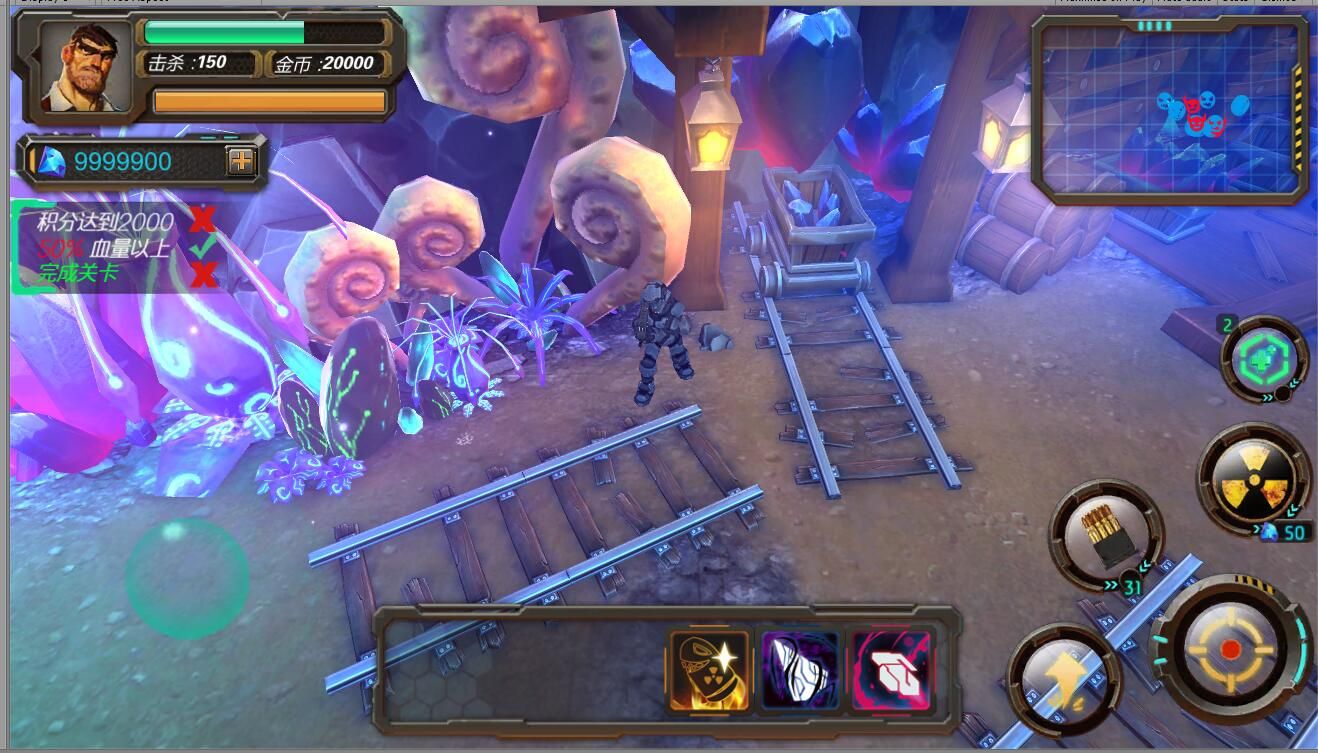The width and height of the screenshot is (1318, 753).
Task: Touch the green virtual joystick circle
Action: pyautogui.click(x=187, y=578)
